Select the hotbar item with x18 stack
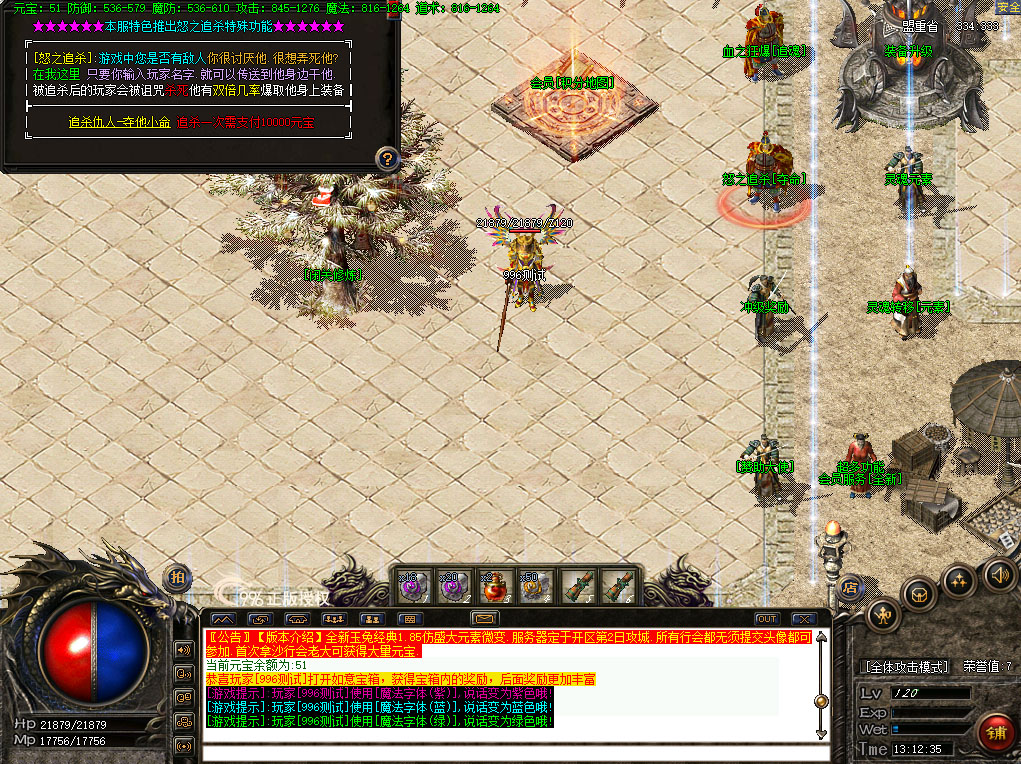 (x=414, y=586)
